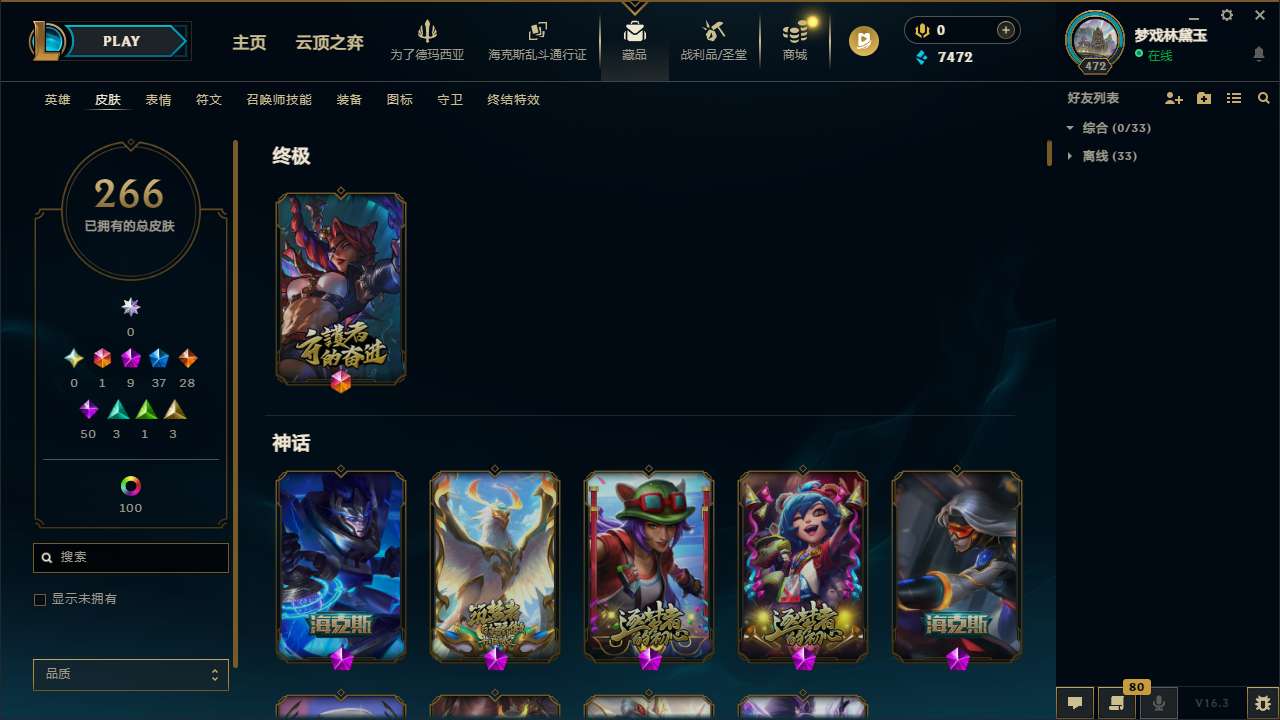This screenshot has height=720, width=1280.
Task: Mute the microphone in the bottom bar
Action: pyautogui.click(x=1158, y=703)
